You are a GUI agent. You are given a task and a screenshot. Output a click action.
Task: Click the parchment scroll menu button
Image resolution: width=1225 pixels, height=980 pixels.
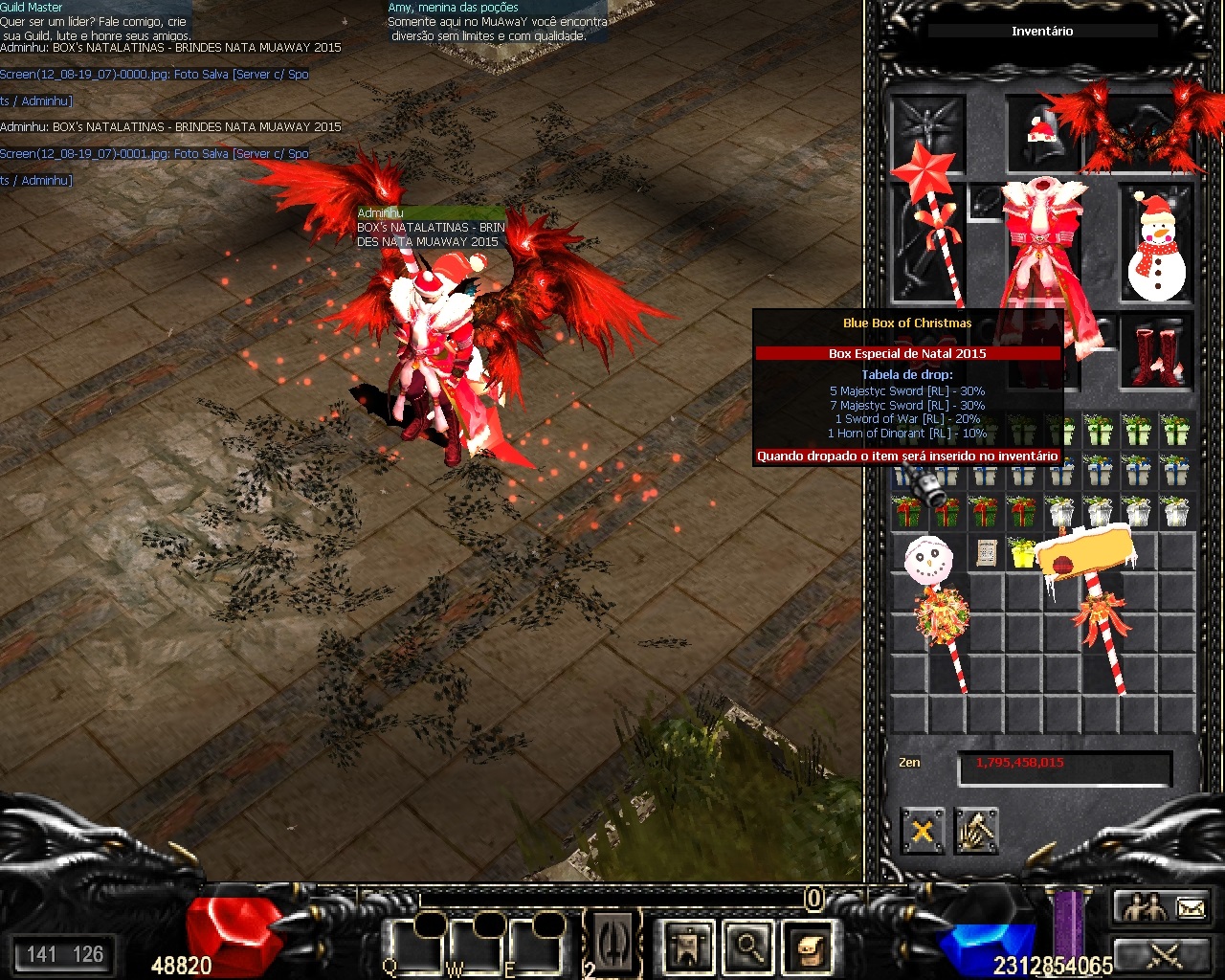[809, 946]
